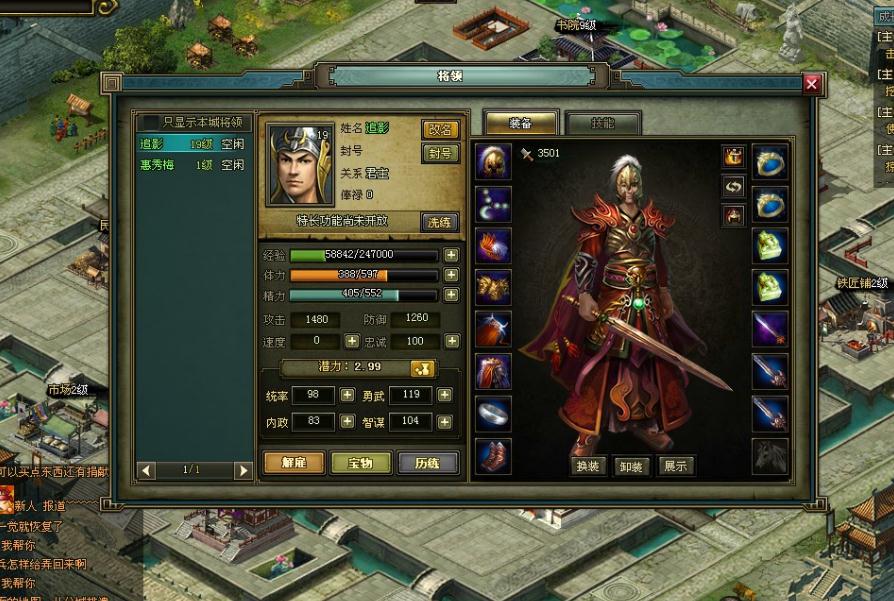Select the silver ring equipment slot
Image resolution: width=894 pixels, height=601 pixels.
tap(493, 412)
